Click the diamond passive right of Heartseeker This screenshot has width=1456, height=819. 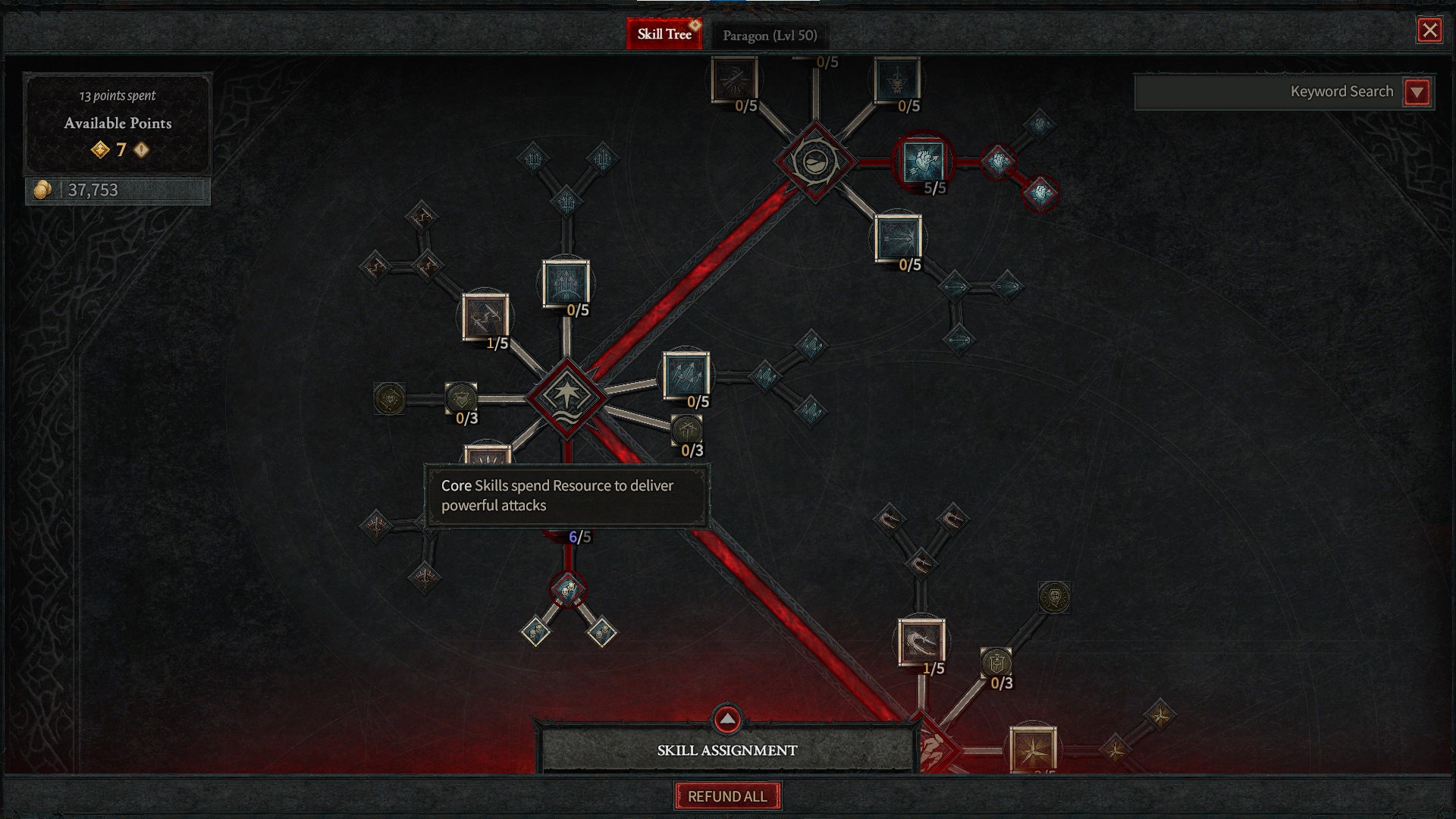click(999, 162)
